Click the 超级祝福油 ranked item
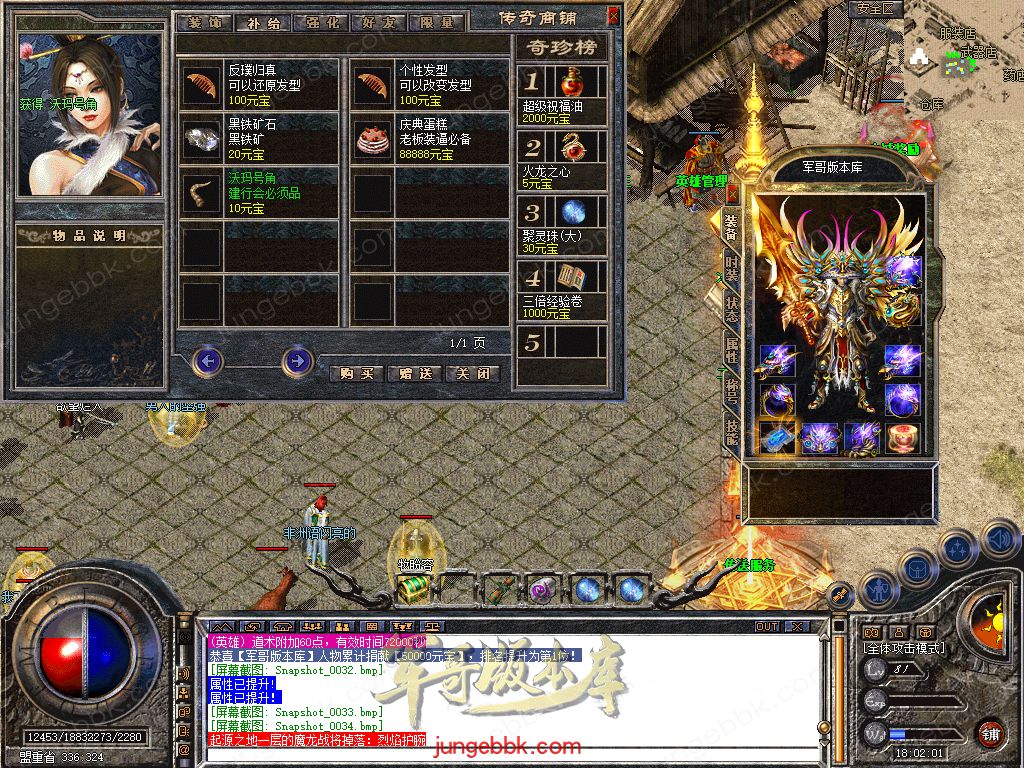1024x768 pixels. pyautogui.click(x=572, y=83)
